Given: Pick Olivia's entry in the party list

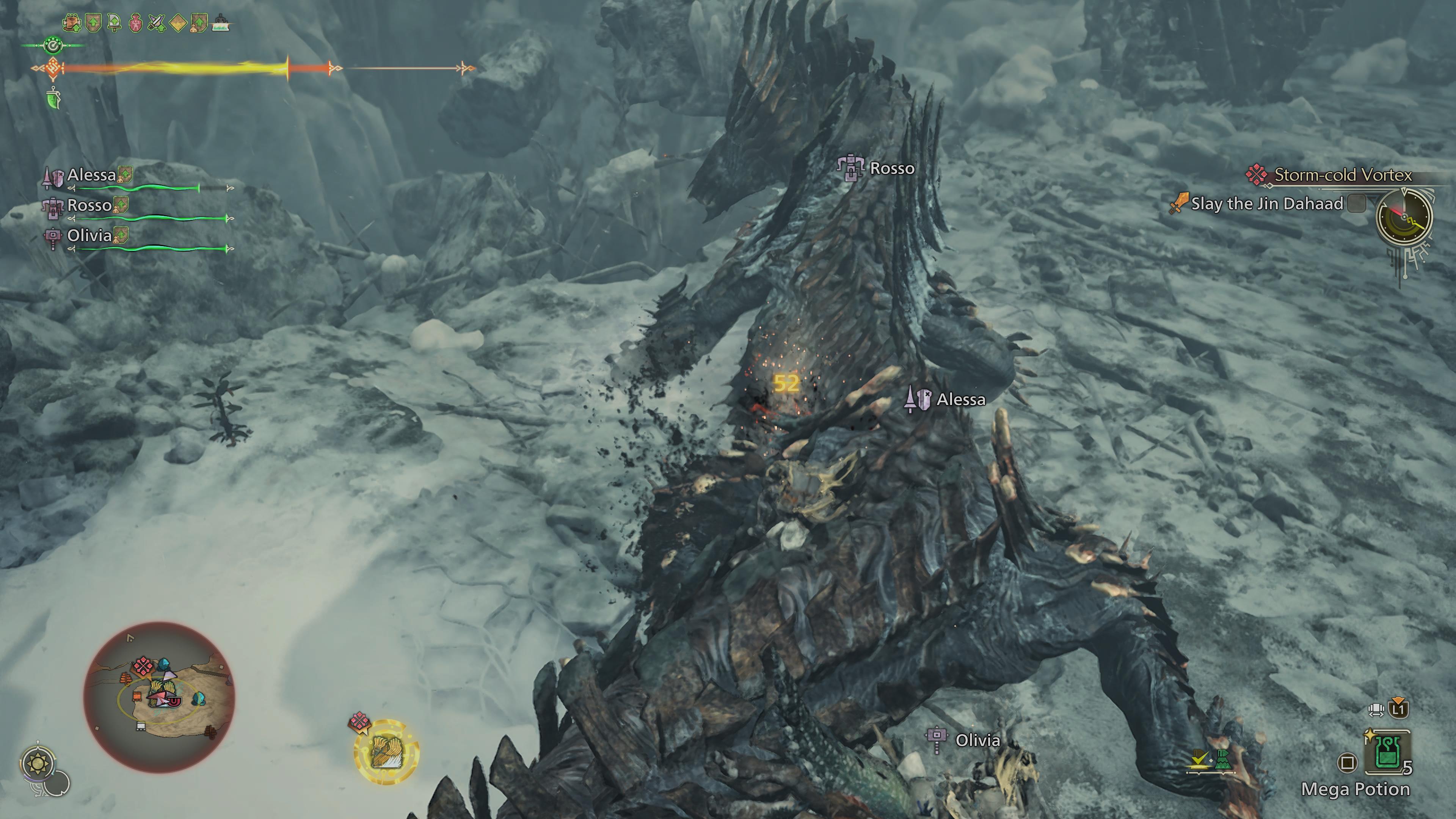Looking at the screenshot, I should [89, 236].
